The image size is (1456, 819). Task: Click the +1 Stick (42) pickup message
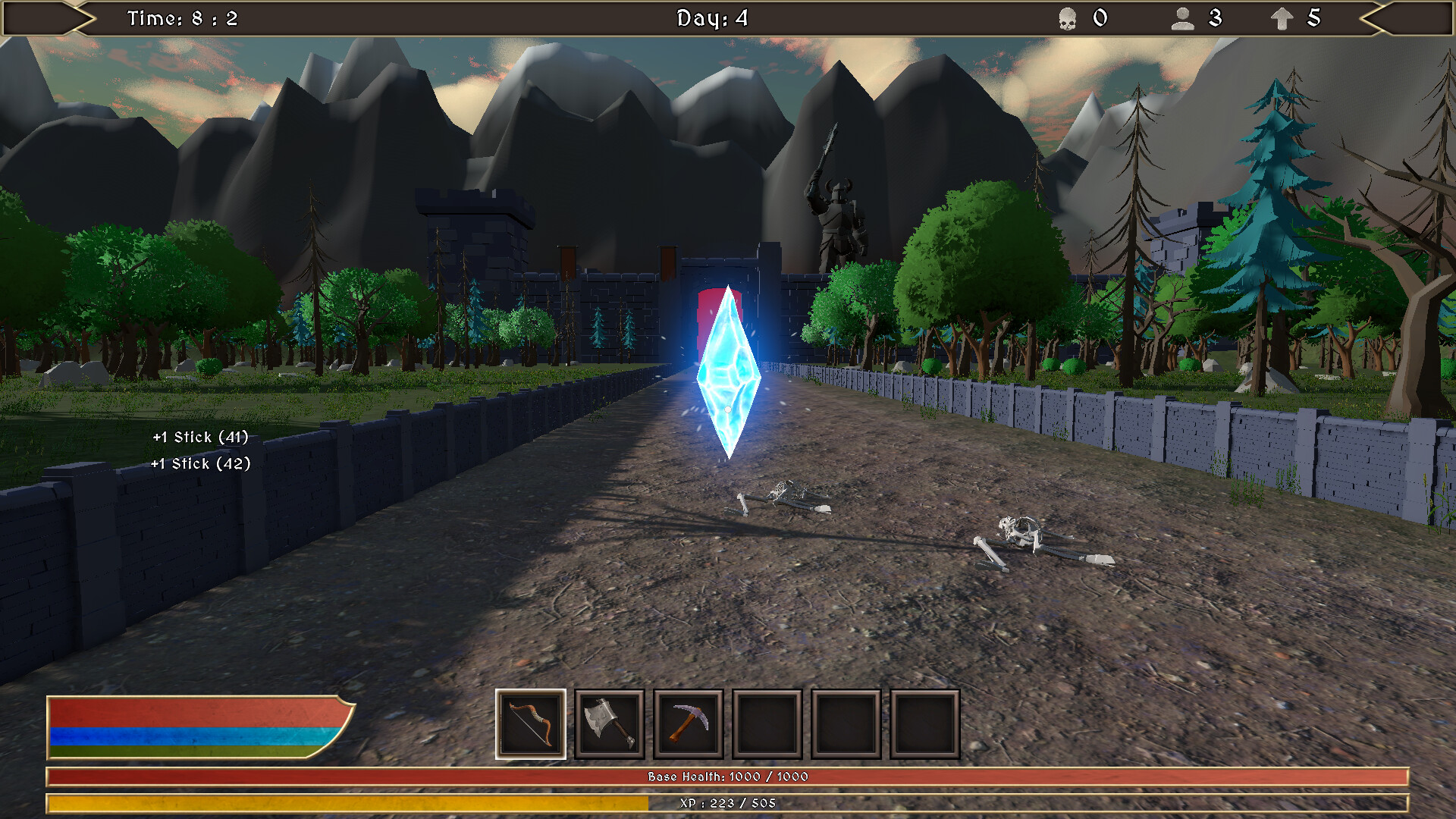[x=199, y=463]
